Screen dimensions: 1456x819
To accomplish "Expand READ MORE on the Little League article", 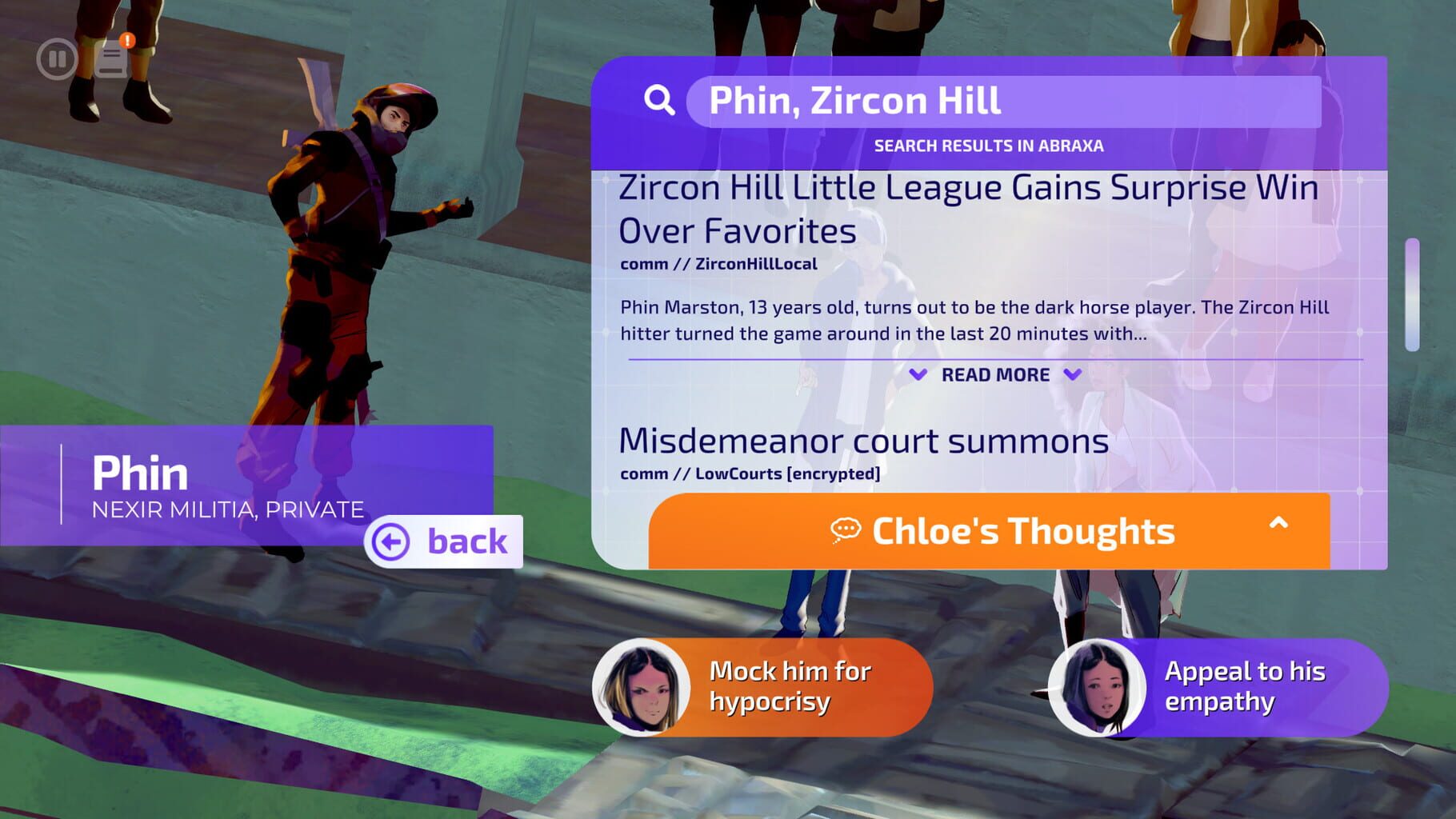I will tap(995, 374).
